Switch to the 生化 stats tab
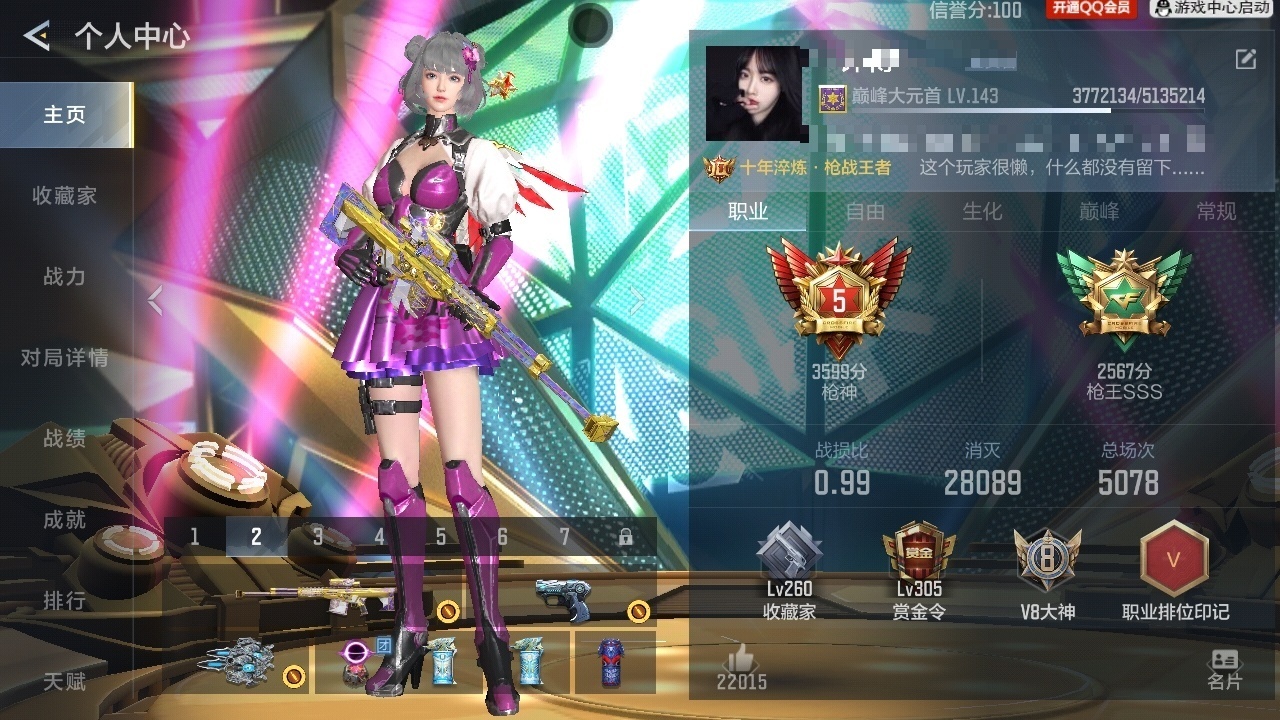Screen dimensions: 1280x720 tap(982, 211)
